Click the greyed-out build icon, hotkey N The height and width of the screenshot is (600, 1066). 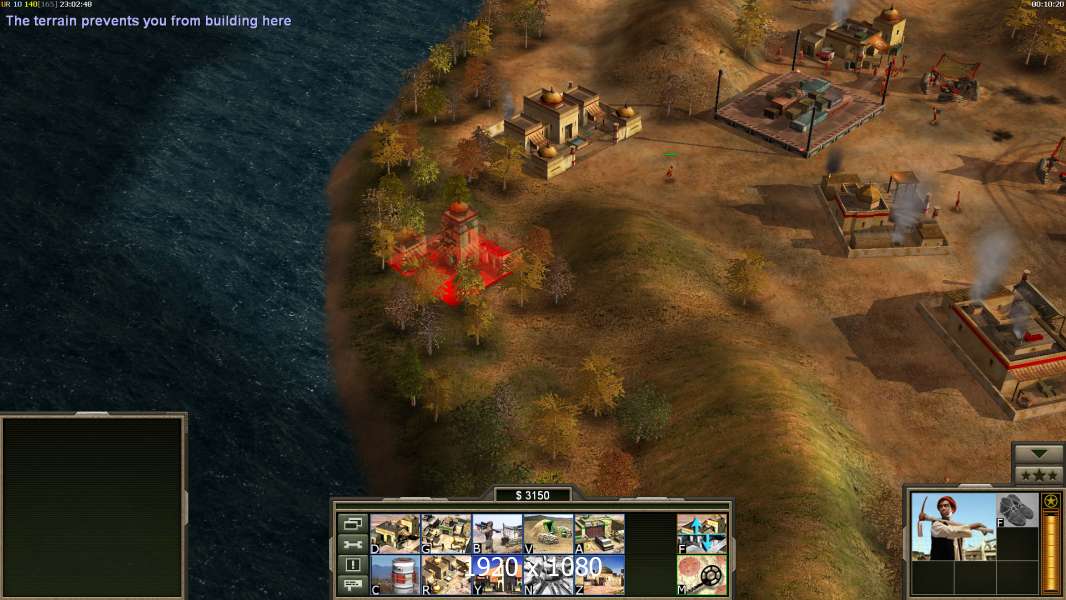(548, 575)
